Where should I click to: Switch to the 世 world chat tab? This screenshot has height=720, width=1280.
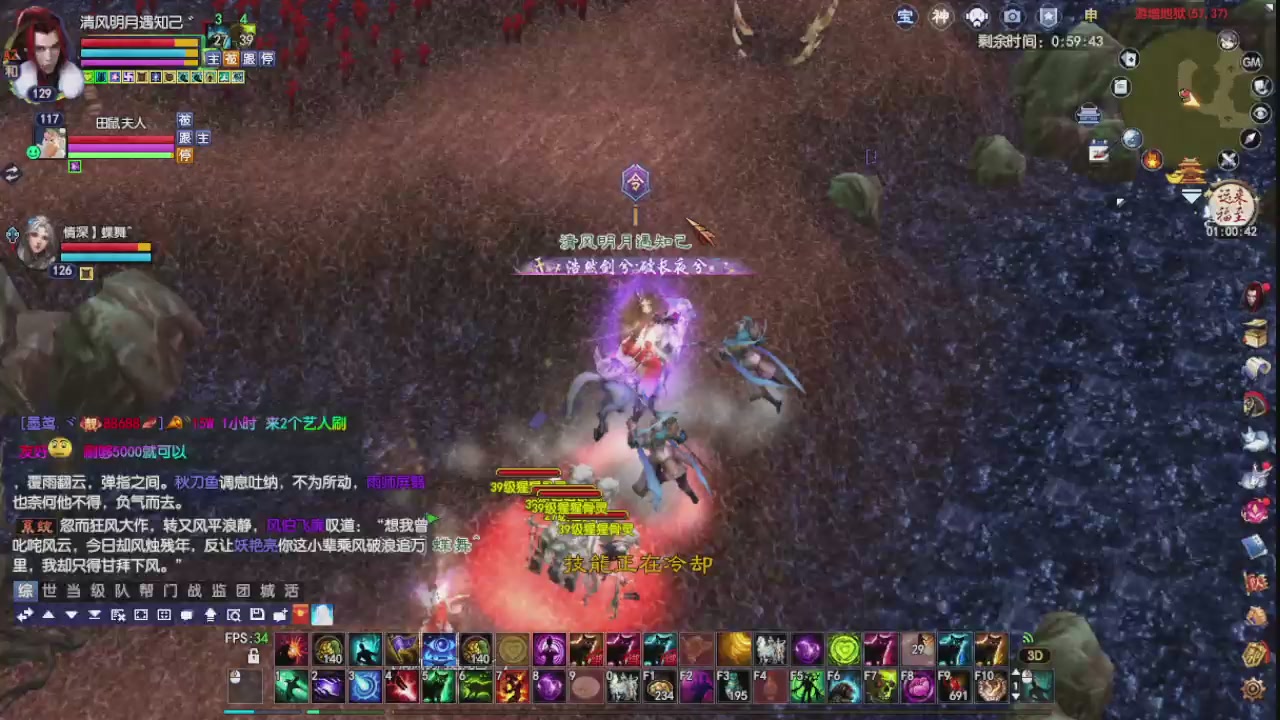pos(47,590)
